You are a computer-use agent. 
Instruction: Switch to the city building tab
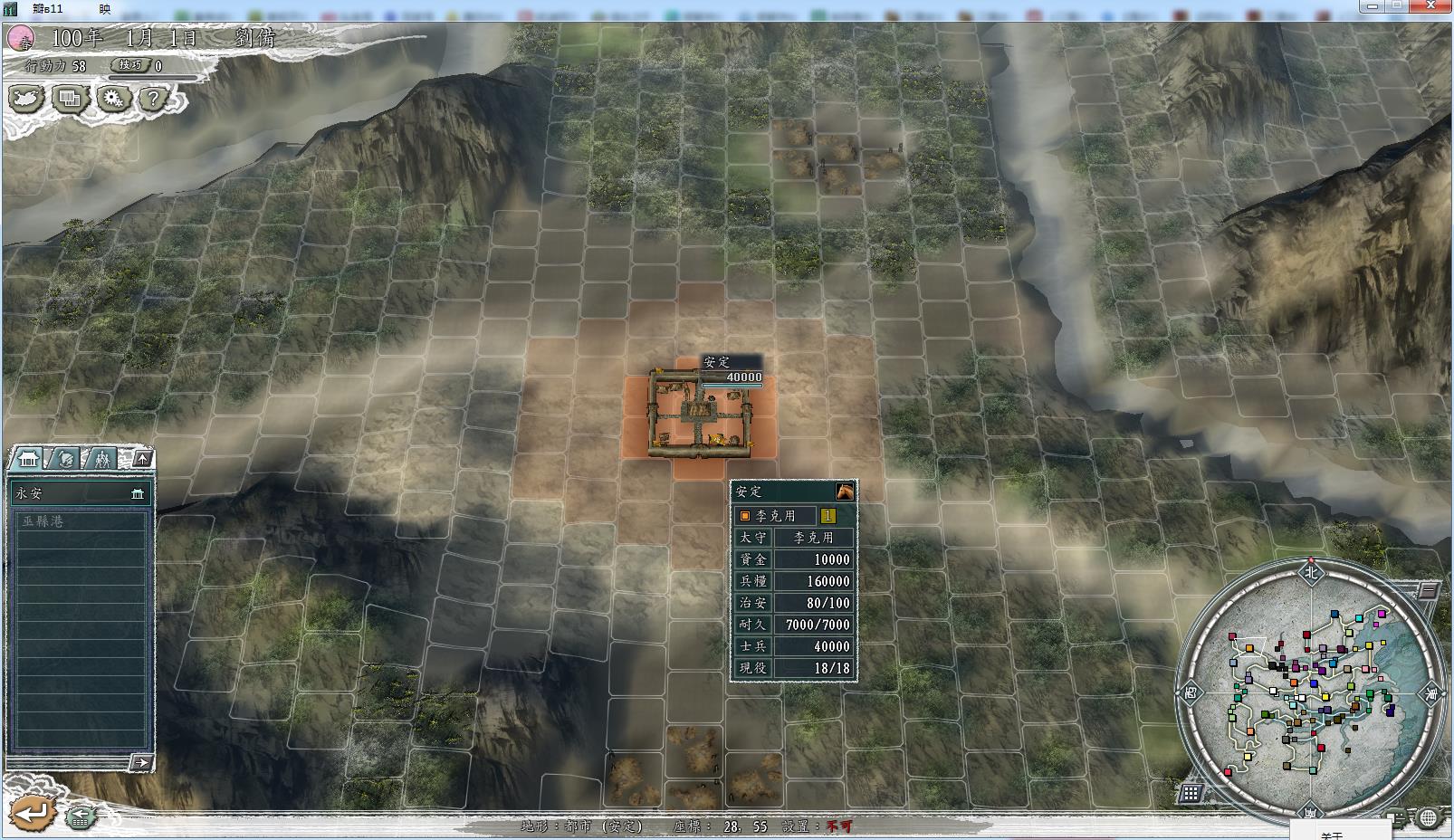(x=29, y=459)
